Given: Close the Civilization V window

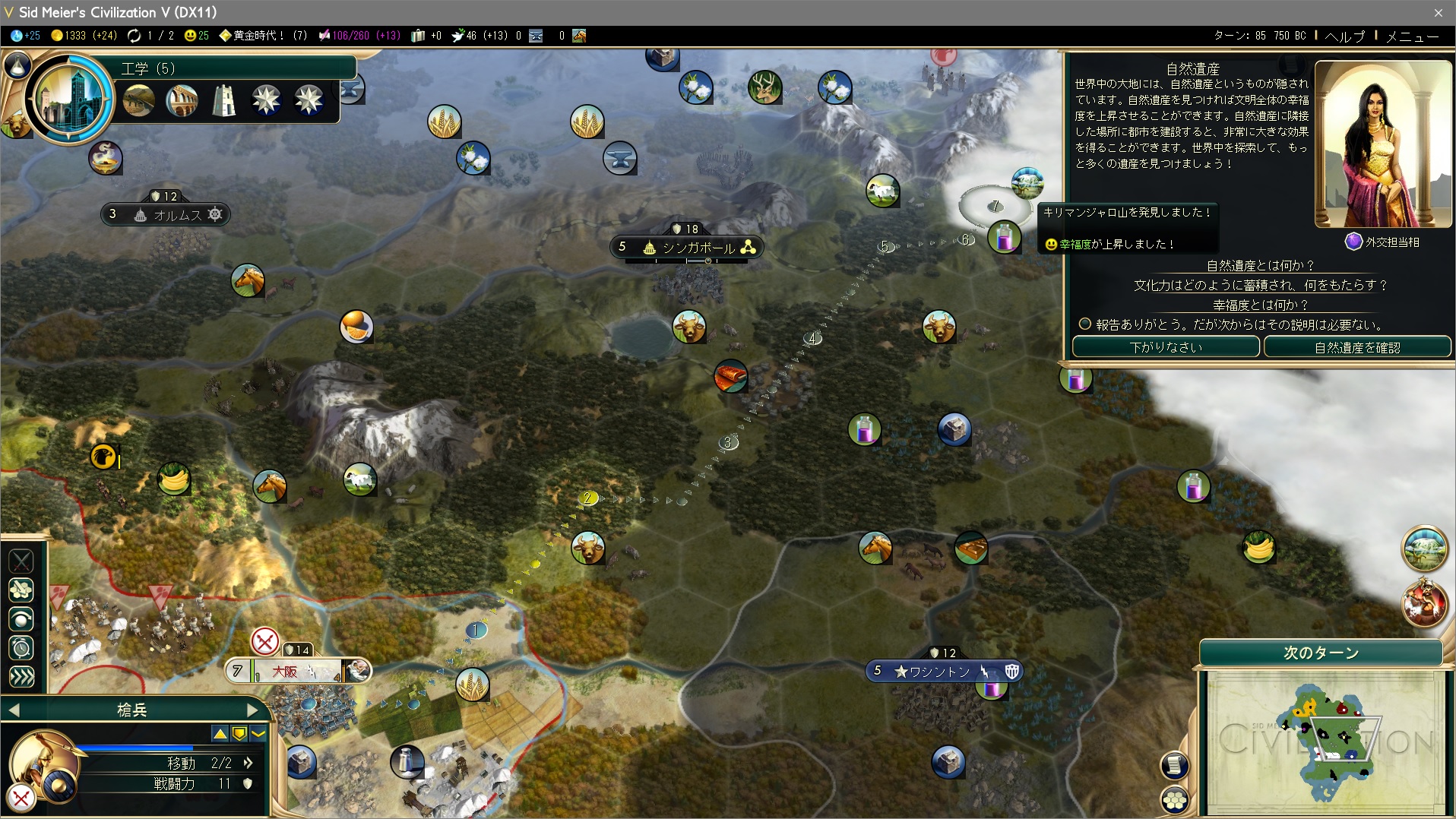Looking at the screenshot, I should coord(1438,12).
